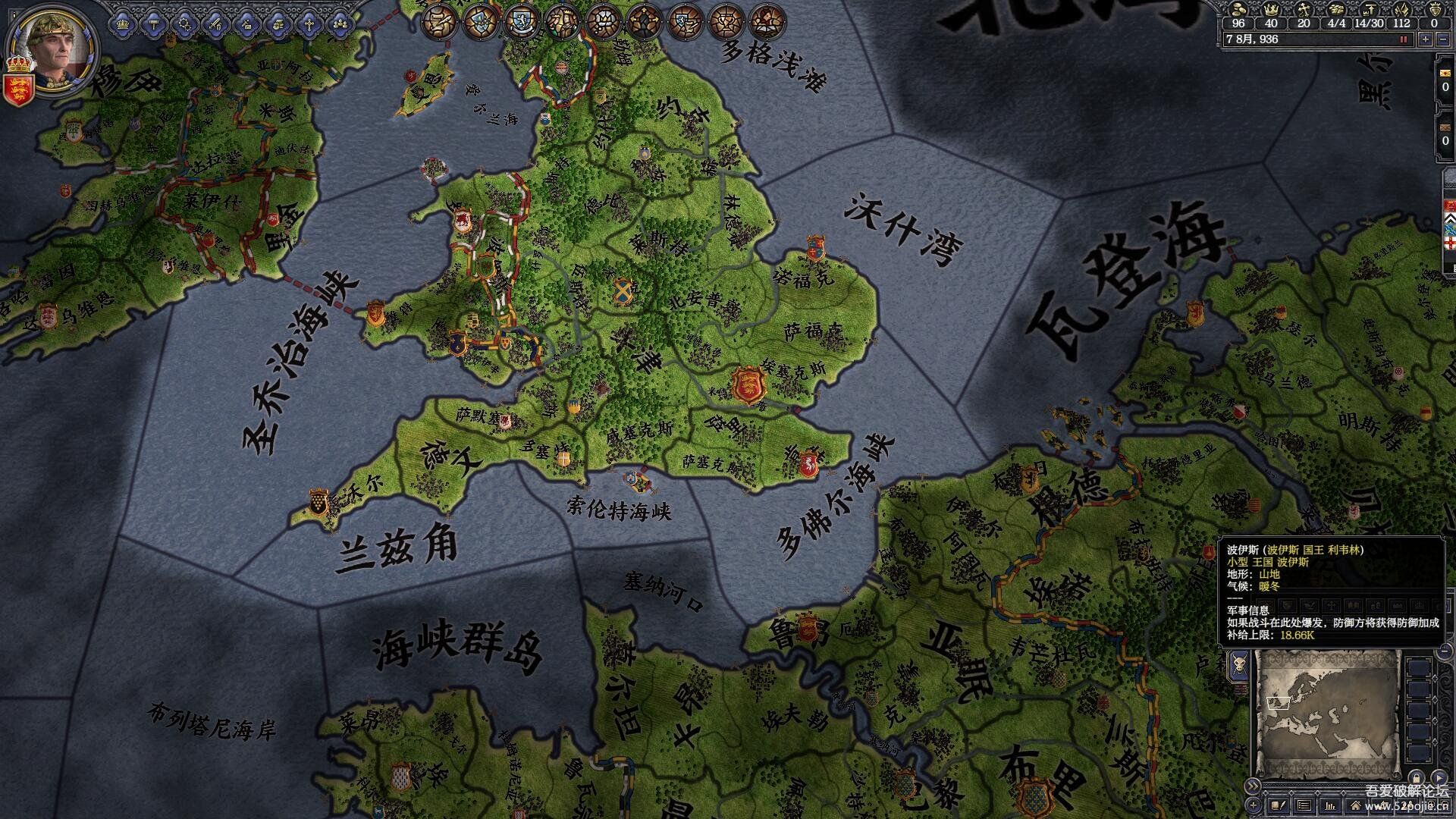Click the red lion coat of arms shield
Screen dimensions: 1456x819
[17, 89]
